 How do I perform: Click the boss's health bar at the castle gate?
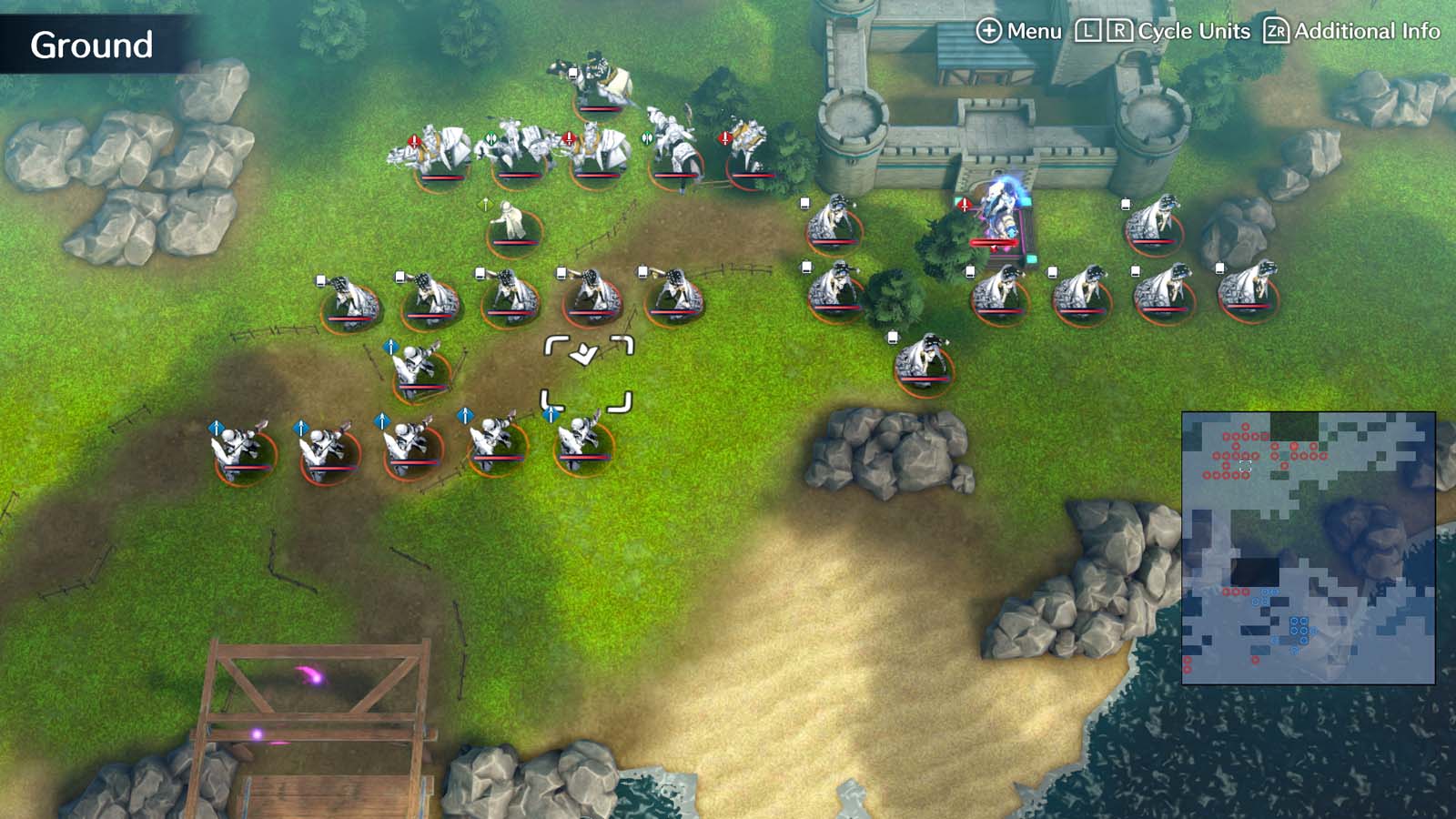995,242
